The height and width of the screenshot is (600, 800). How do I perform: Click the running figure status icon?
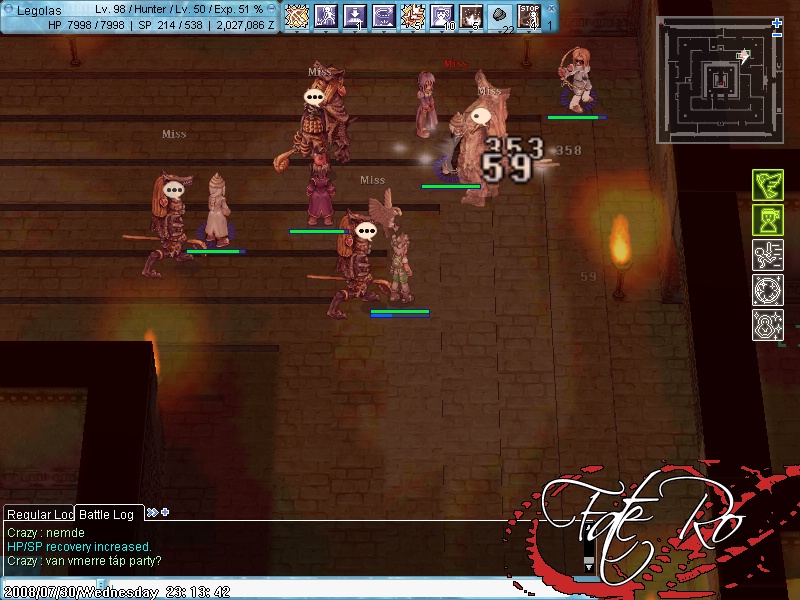pyautogui.click(x=767, y=255)
